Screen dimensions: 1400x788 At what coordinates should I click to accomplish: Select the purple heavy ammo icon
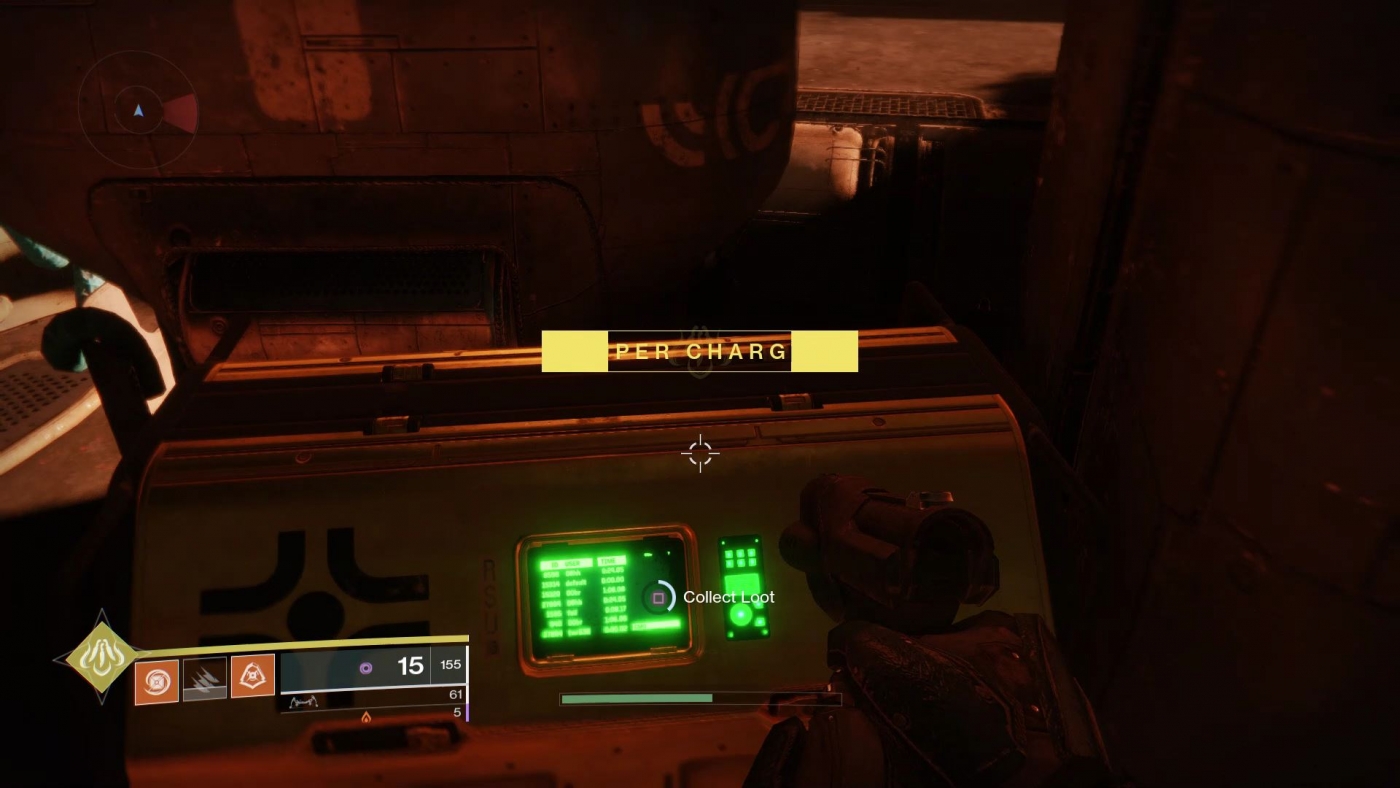(366, 667)
